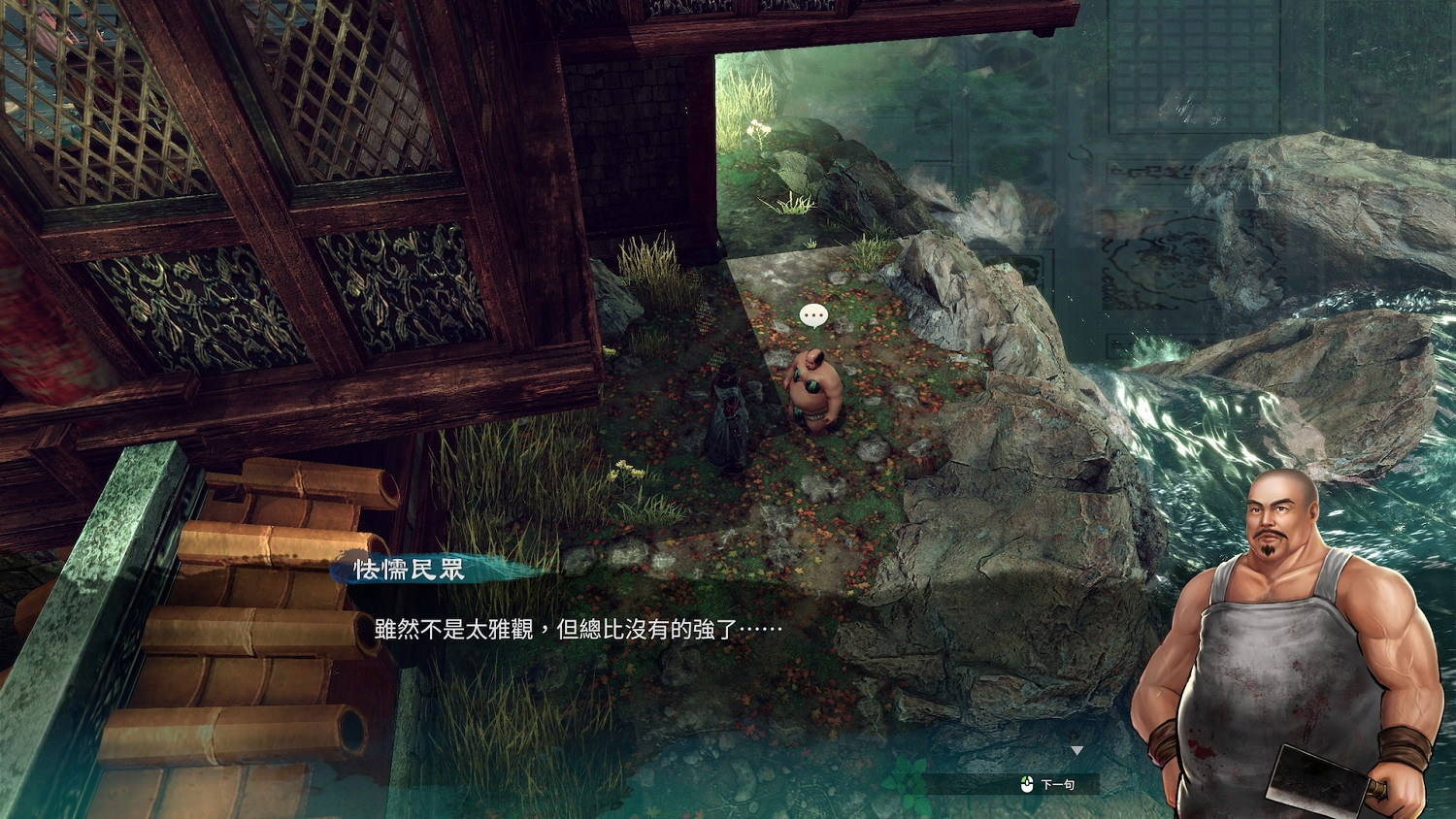This screenshot has width=1456, height=819.
Task: Click the left mouse icon beside 下一句
Action: 1027,783
